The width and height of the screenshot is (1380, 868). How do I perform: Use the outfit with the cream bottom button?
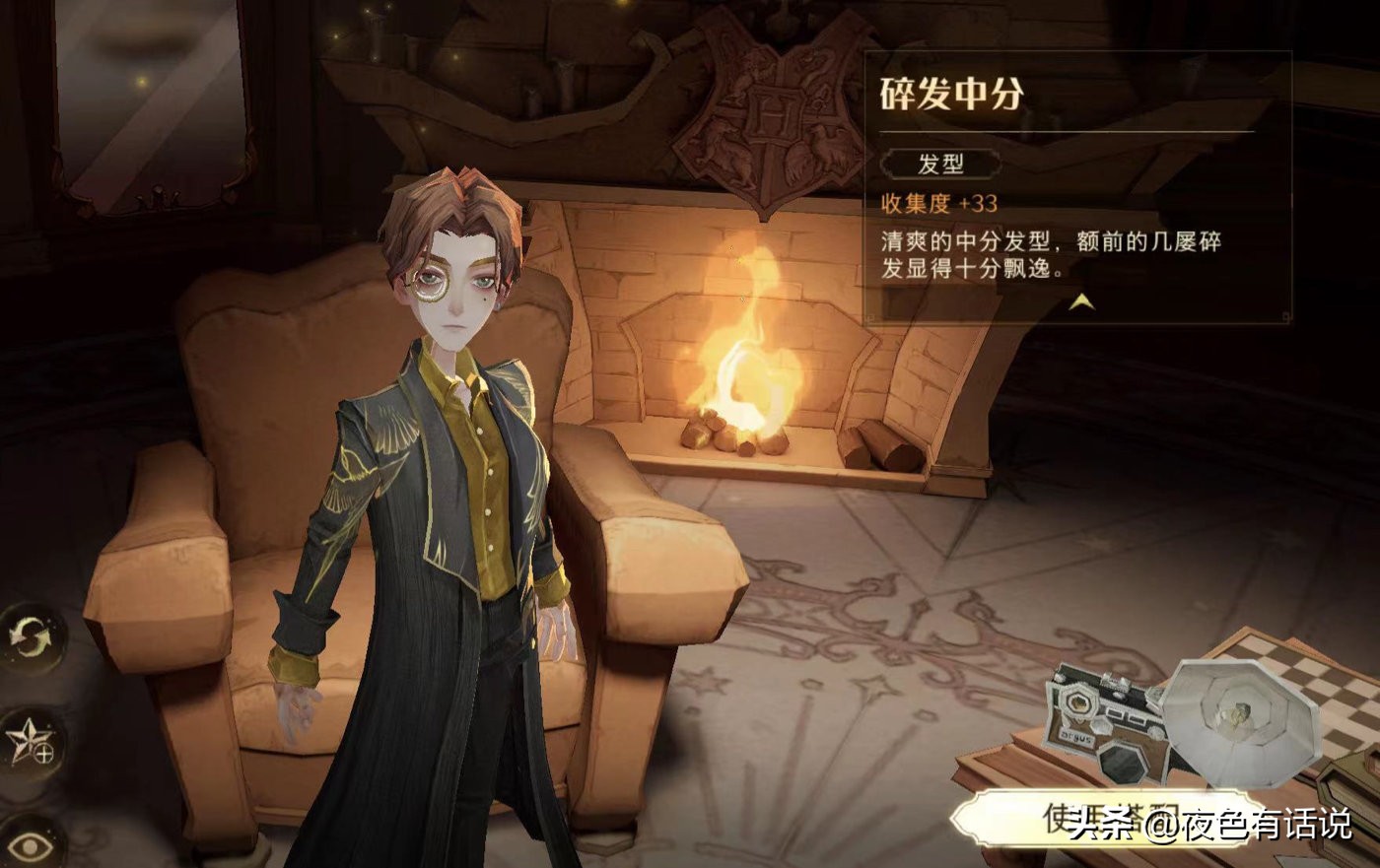[1104, 820]
